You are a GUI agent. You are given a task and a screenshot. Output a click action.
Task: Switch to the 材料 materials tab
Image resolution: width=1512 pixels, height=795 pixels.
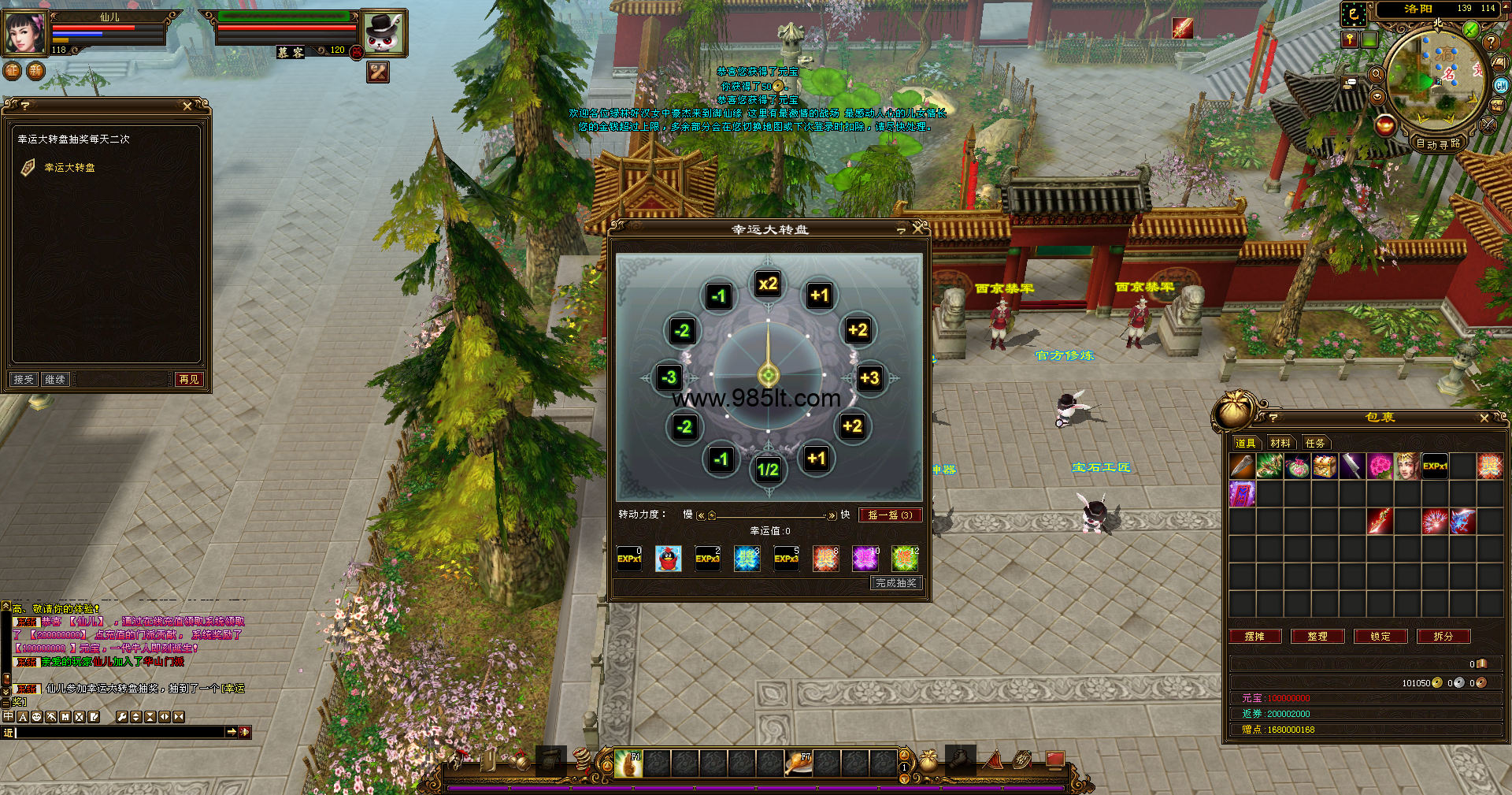pos(1280,443)
